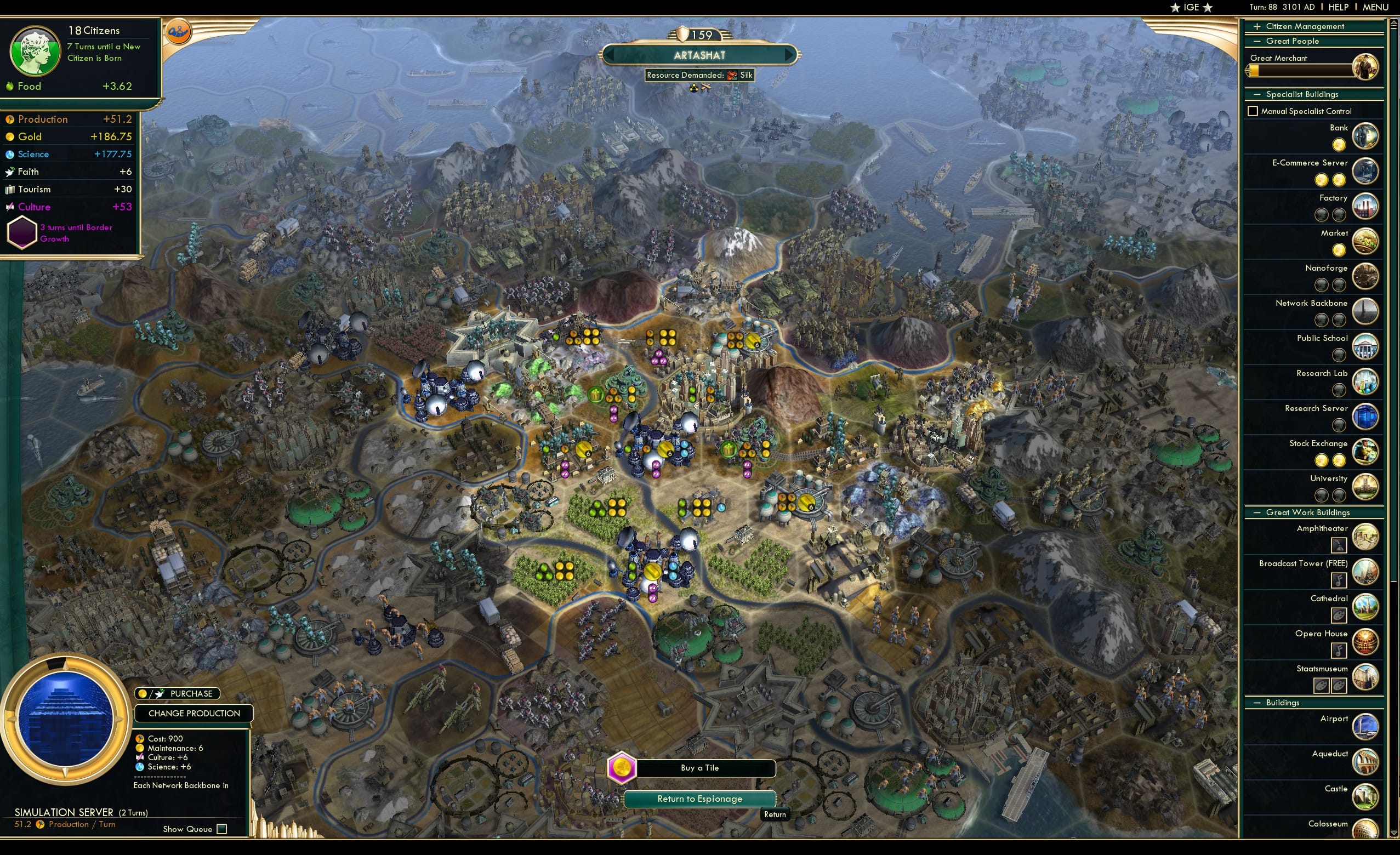Click the Stock Exchange building icon

(x=1366, y=452)
